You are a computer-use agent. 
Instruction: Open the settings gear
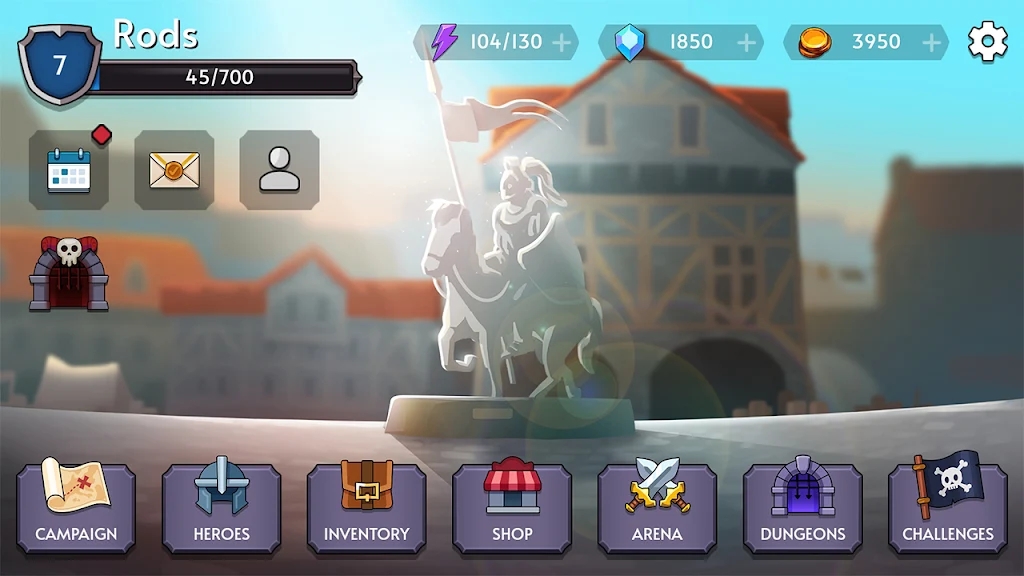pos(987,42)
